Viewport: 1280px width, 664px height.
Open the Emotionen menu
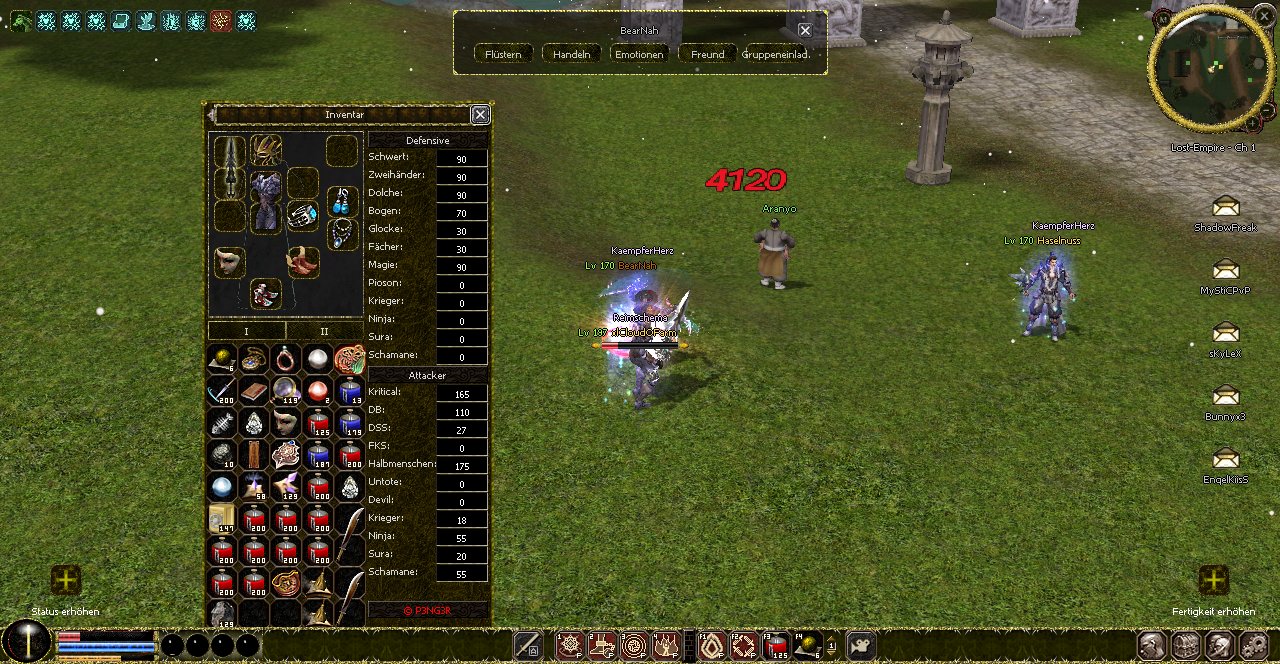pyautogui.click(x=639, y=54)
